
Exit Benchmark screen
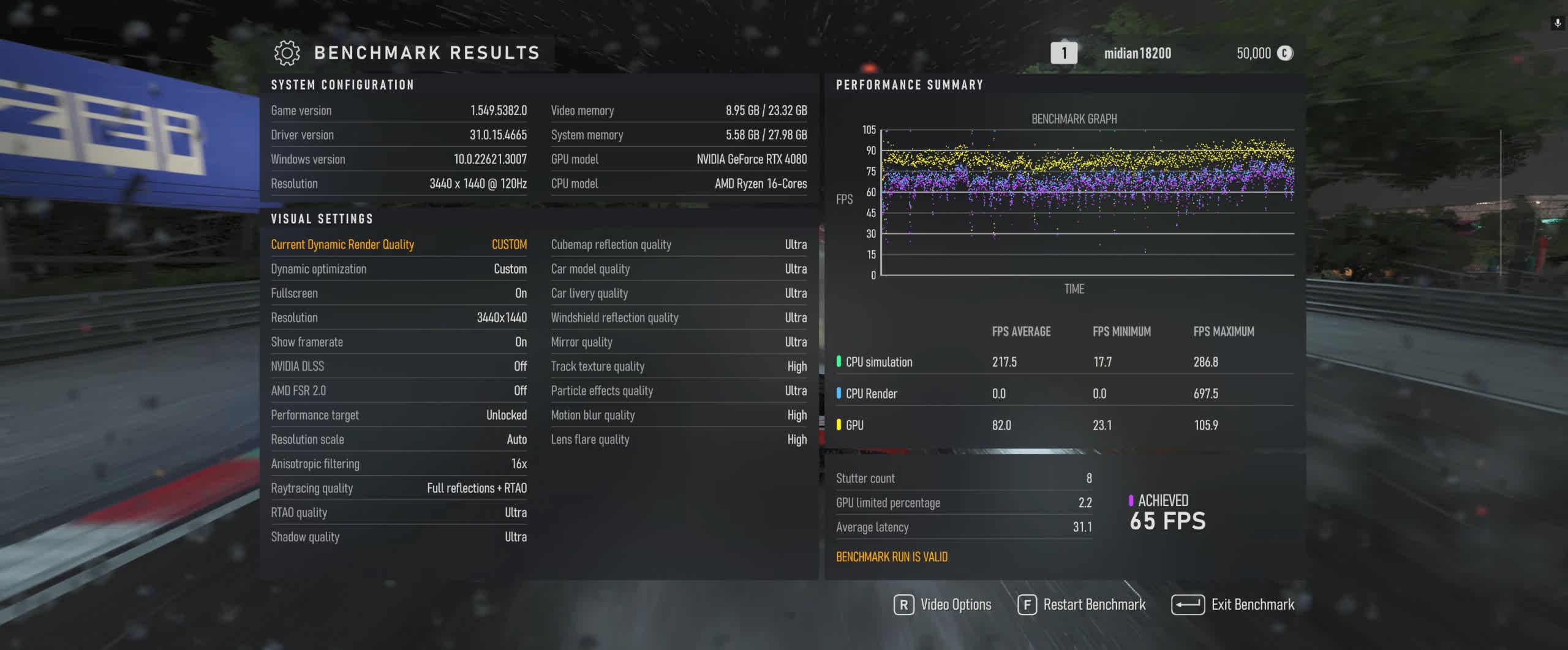coord(1233,605)
